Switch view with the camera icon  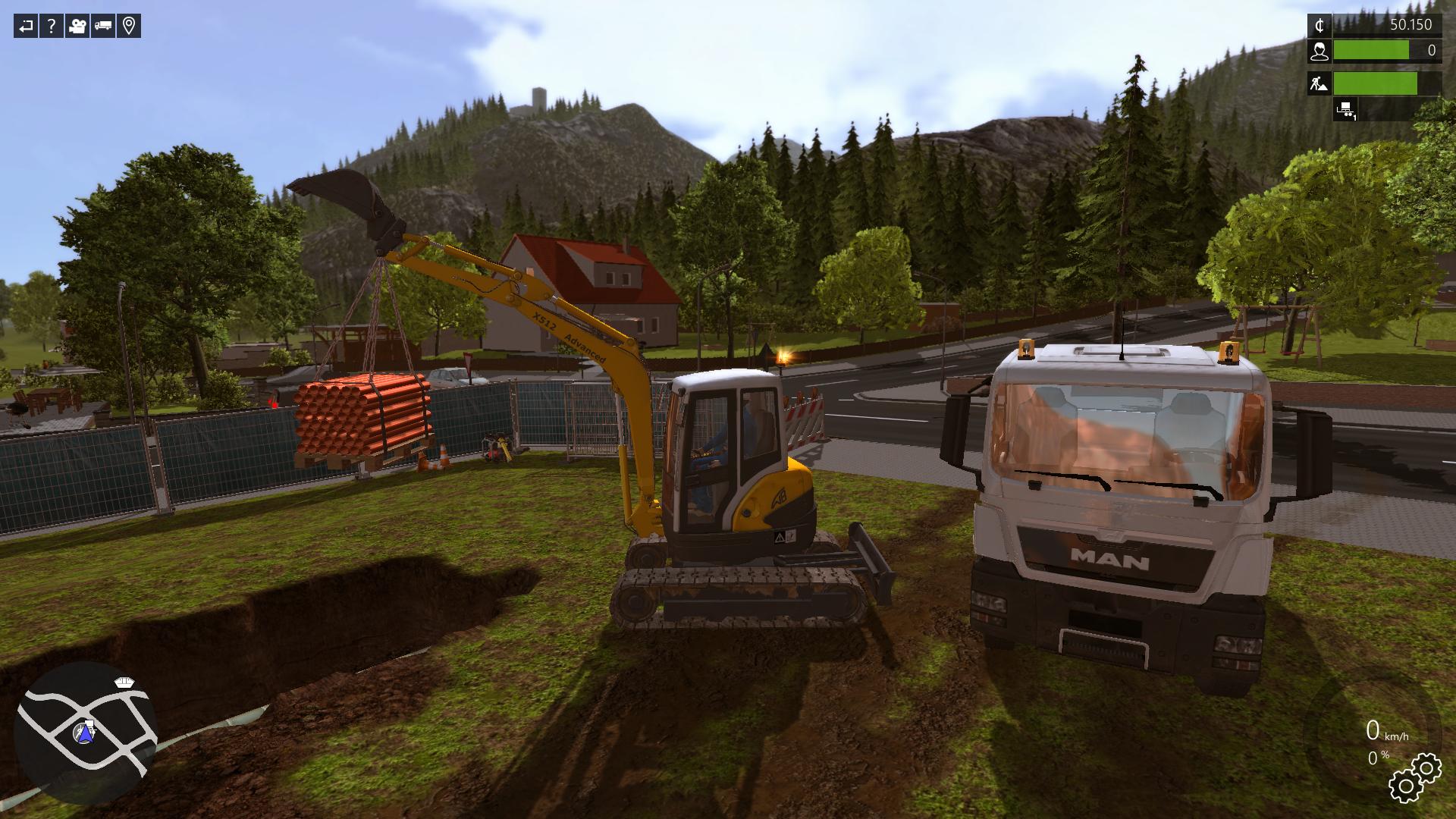[x=77, y=27]
